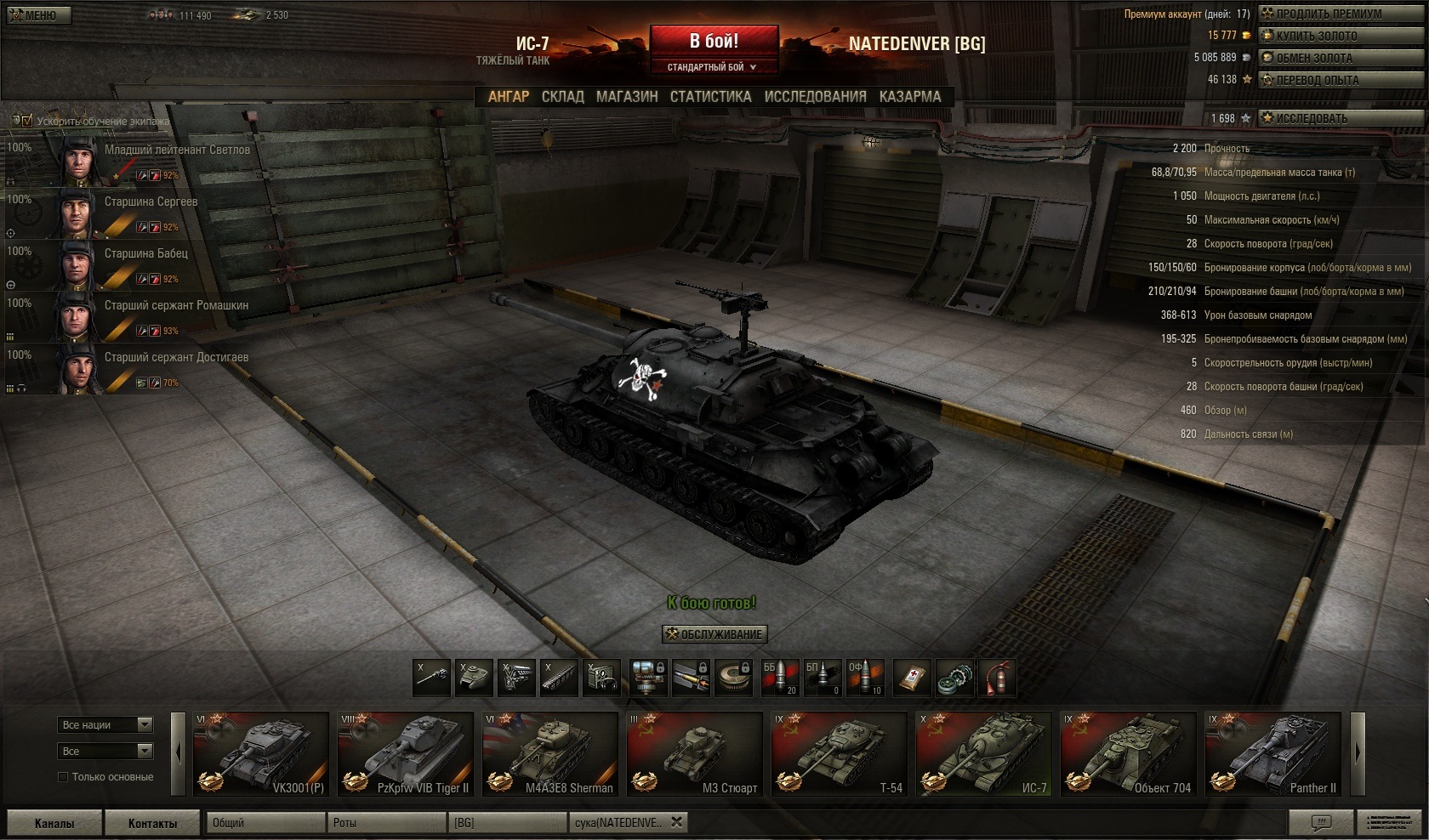
Task: Open the Все нации nation dropdown
Action: [x=105, y=724]
